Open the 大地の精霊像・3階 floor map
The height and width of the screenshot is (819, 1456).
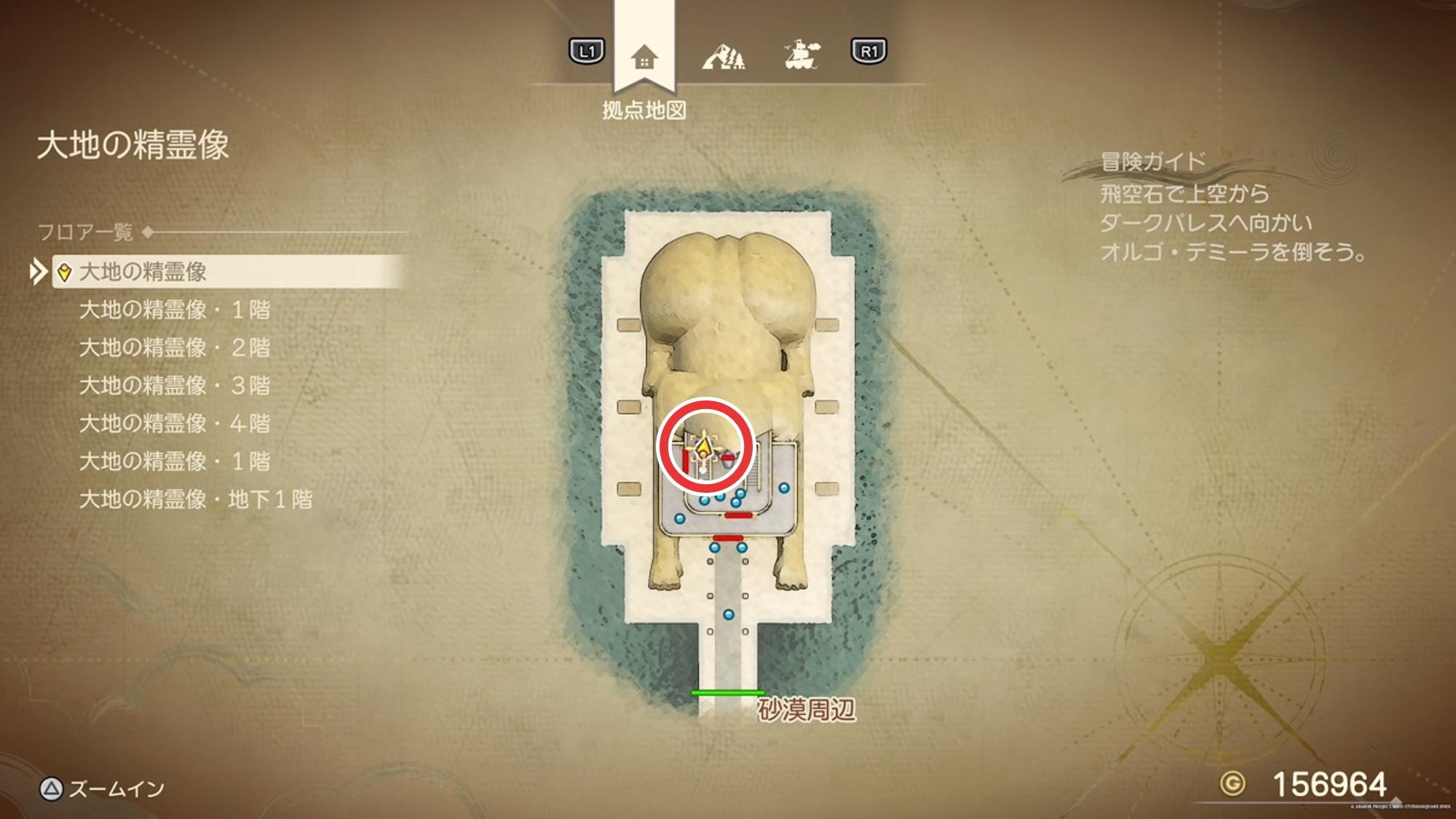tap(175, 386)
